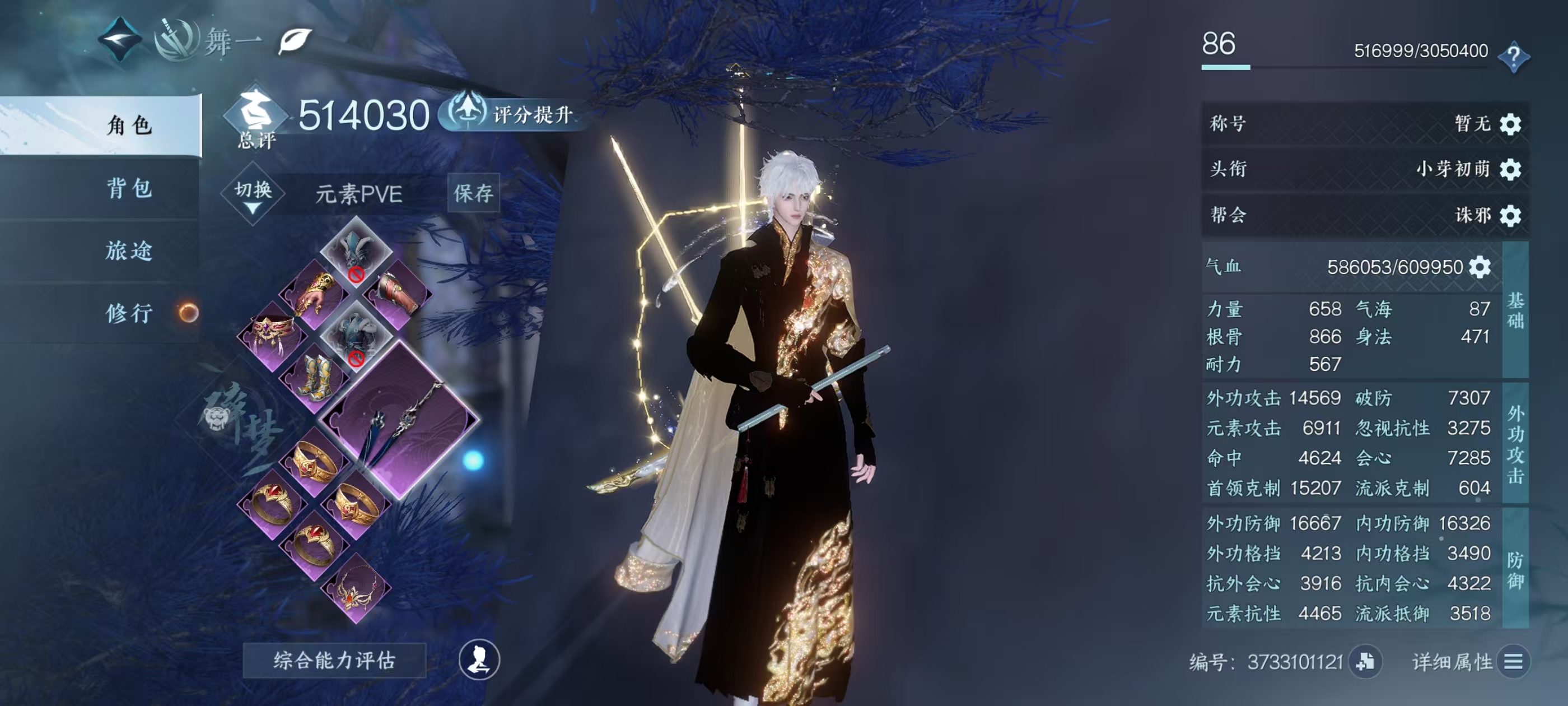The width and height of the screenshot is (1568, 706).
Task: Open the 切换 loadout switcher
Action: click(253, 194)
